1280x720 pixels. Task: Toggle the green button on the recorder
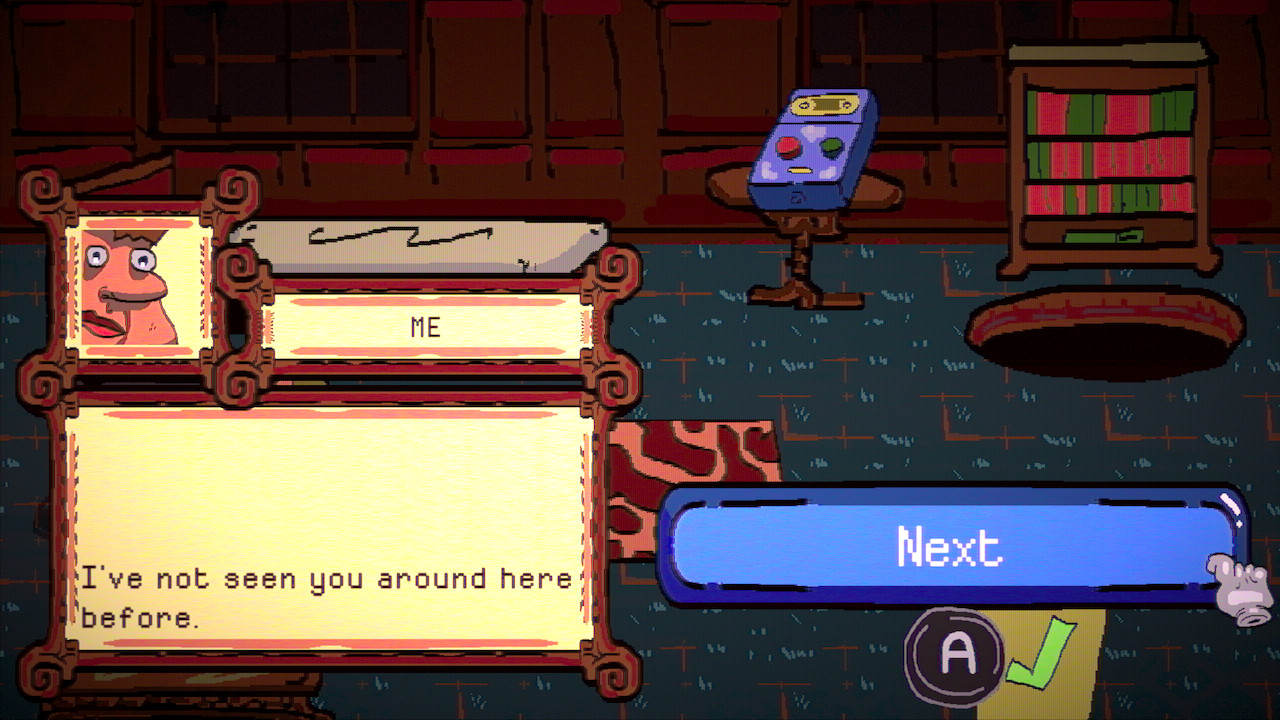pyautogui.click(x=832, y=146)
